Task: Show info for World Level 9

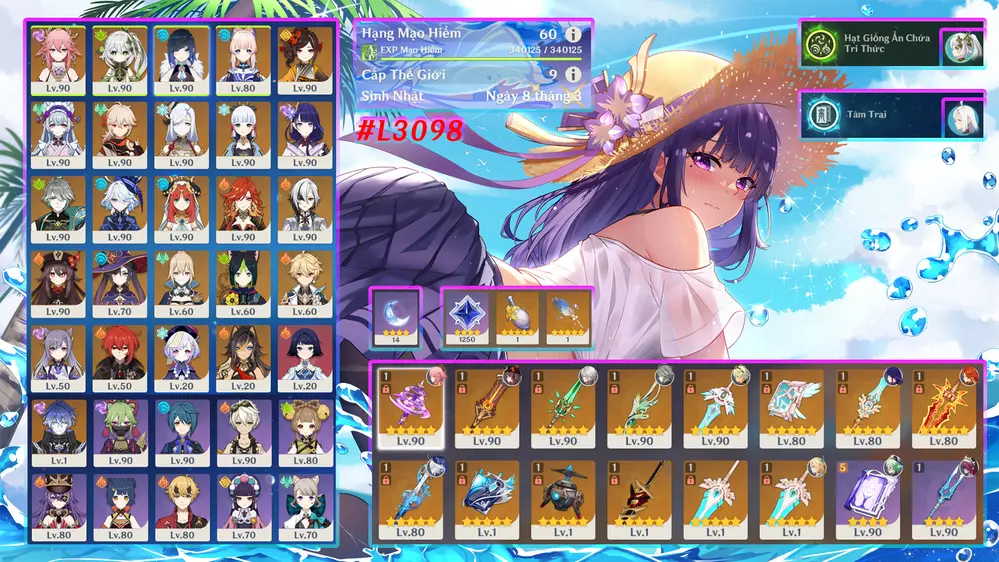Action: (x=572, y=74)
